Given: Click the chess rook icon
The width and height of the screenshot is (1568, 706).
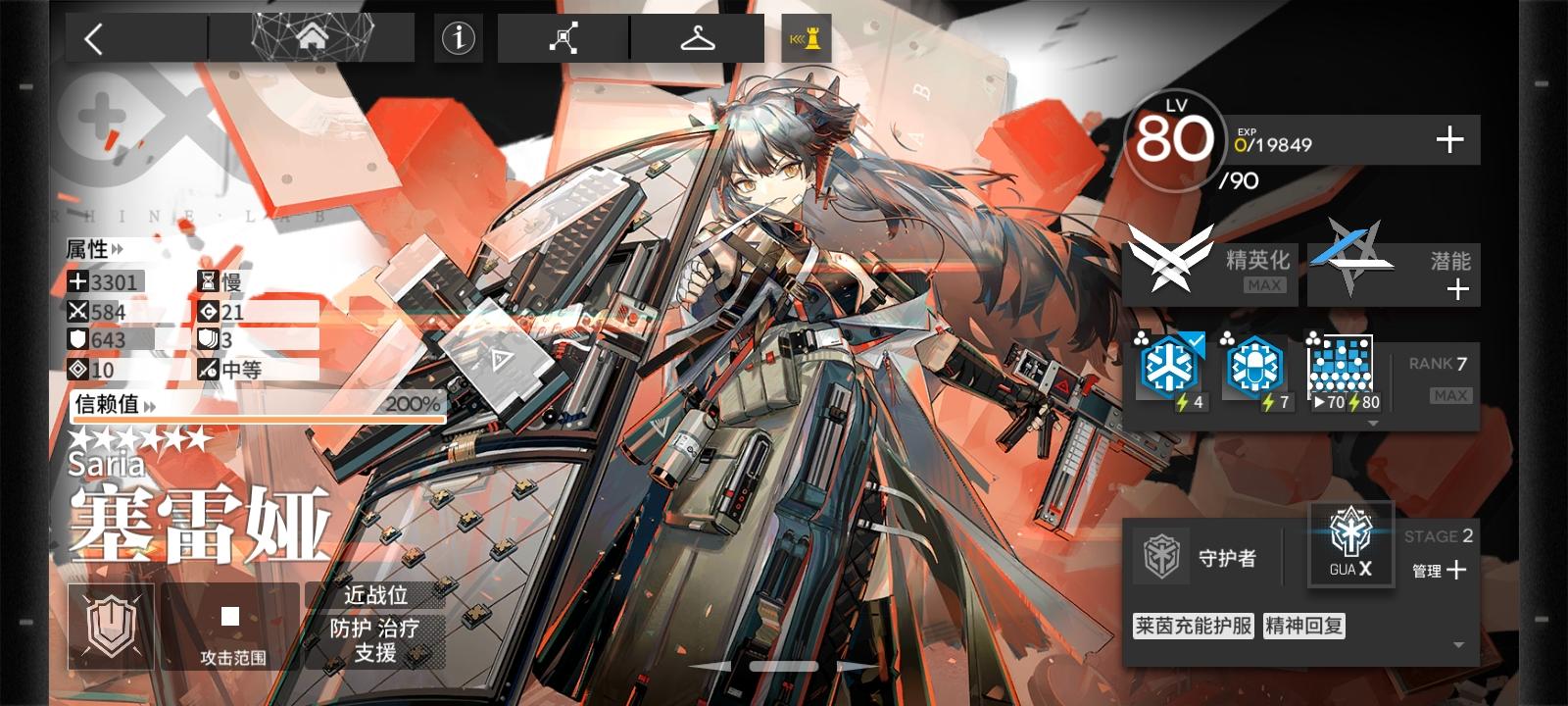Looking at the screenshot, I should pos(806,39).
